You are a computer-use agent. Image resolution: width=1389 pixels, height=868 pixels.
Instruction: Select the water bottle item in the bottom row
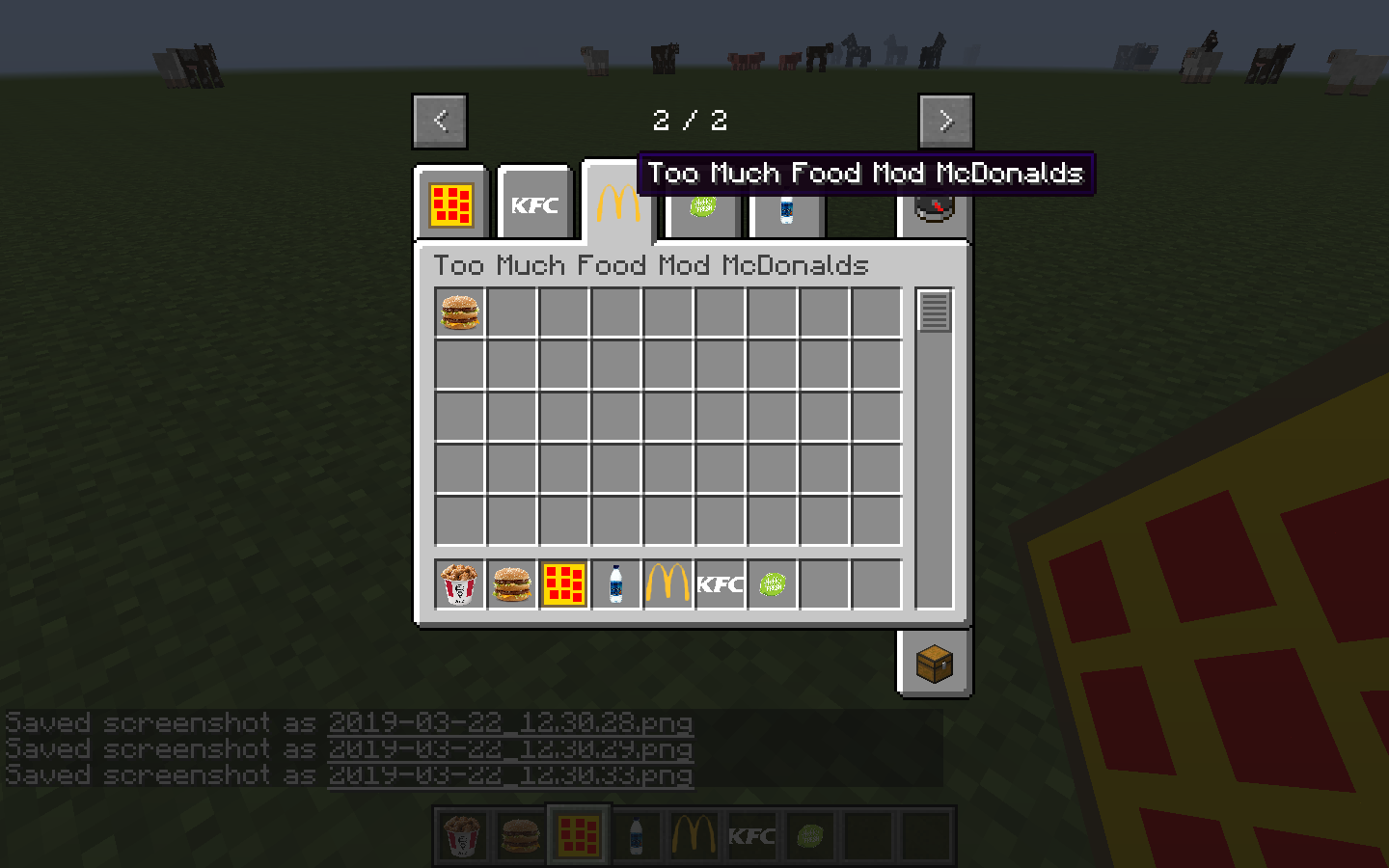click(616, 583)
